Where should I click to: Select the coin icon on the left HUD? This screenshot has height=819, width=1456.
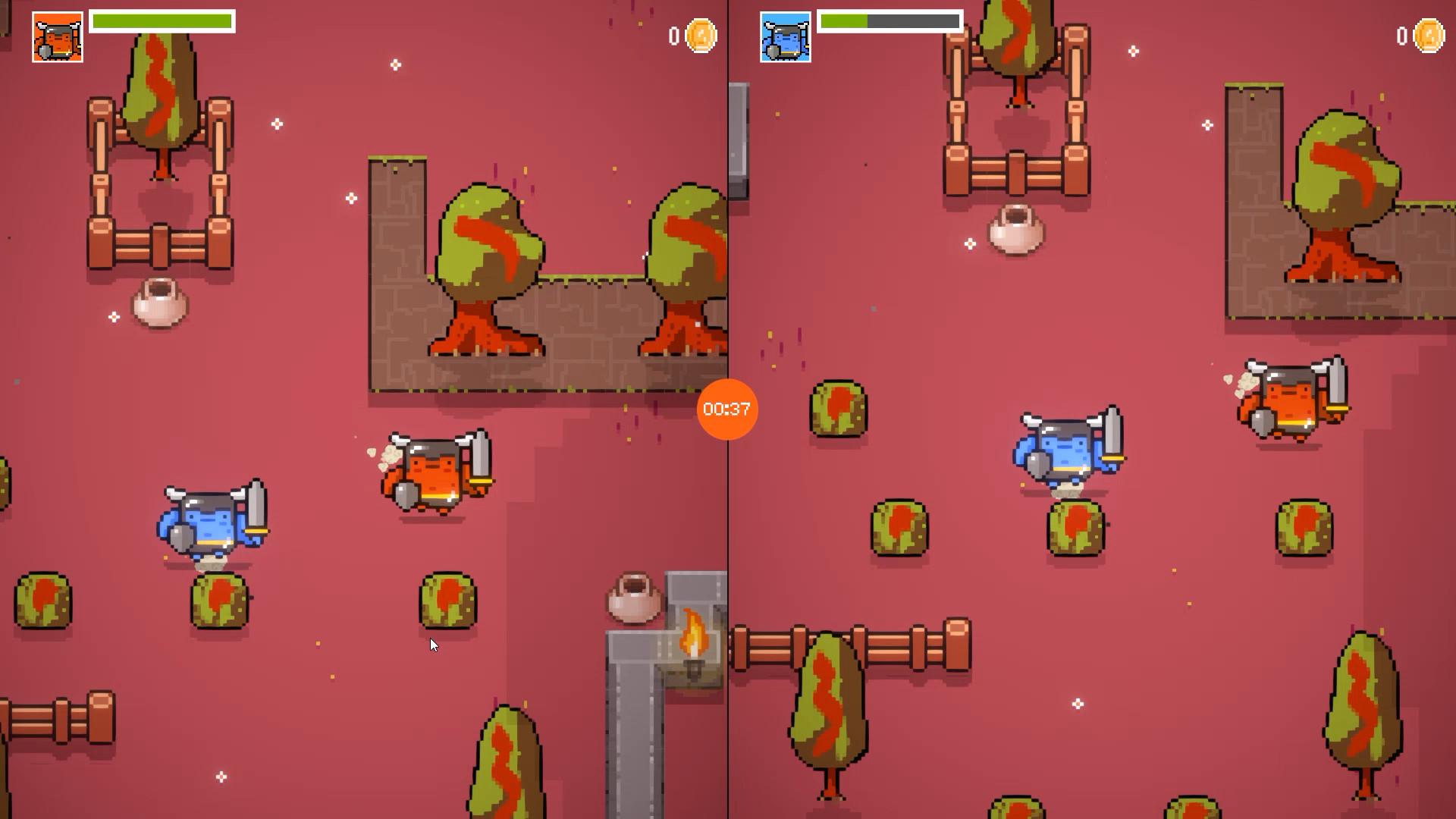point(698,35)
